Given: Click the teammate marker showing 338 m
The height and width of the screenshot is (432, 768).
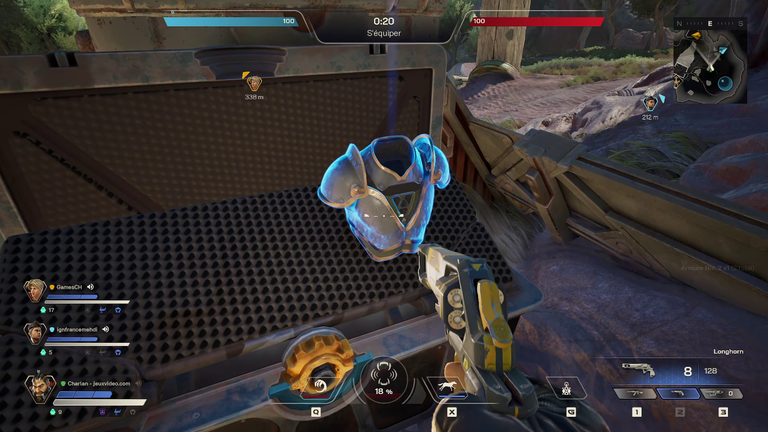Looking at the screenshot, I should tap(254, 82).
